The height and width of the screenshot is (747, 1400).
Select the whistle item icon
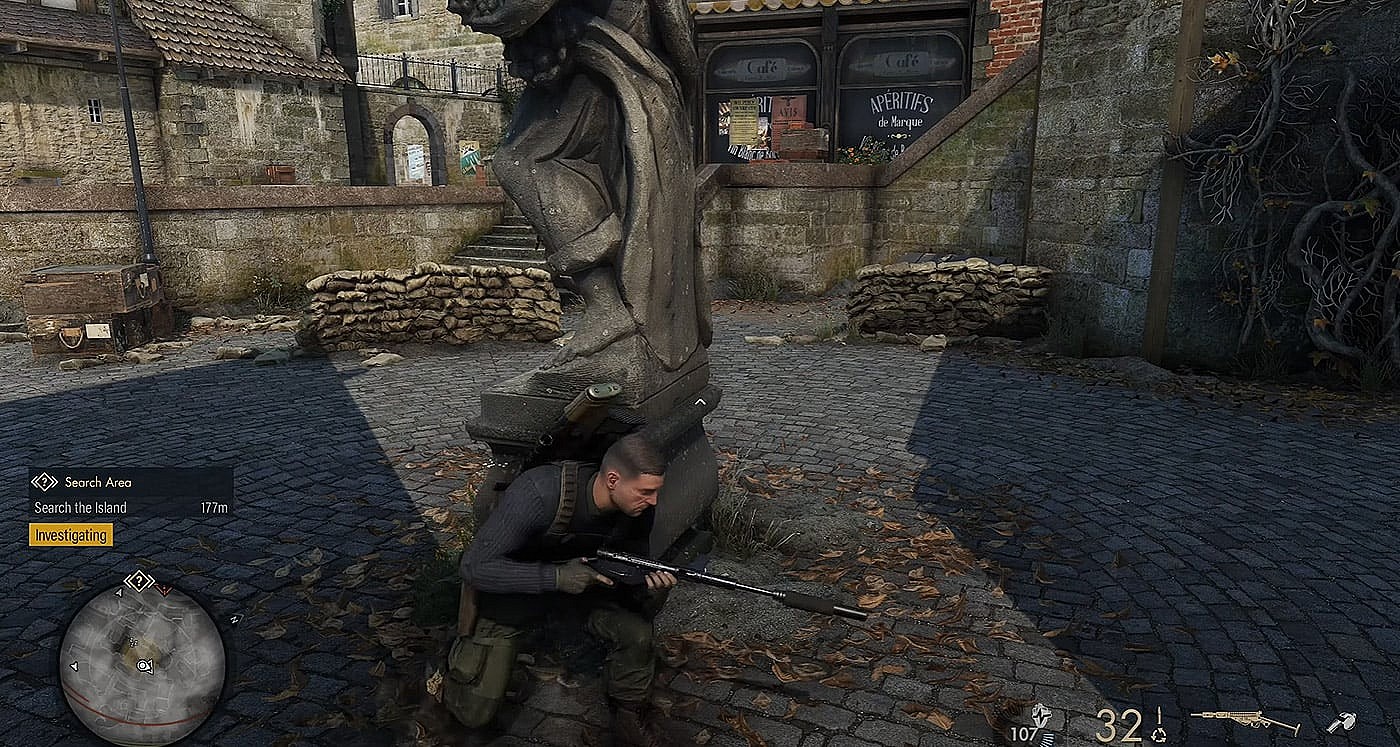click(x=1340, y=721)
